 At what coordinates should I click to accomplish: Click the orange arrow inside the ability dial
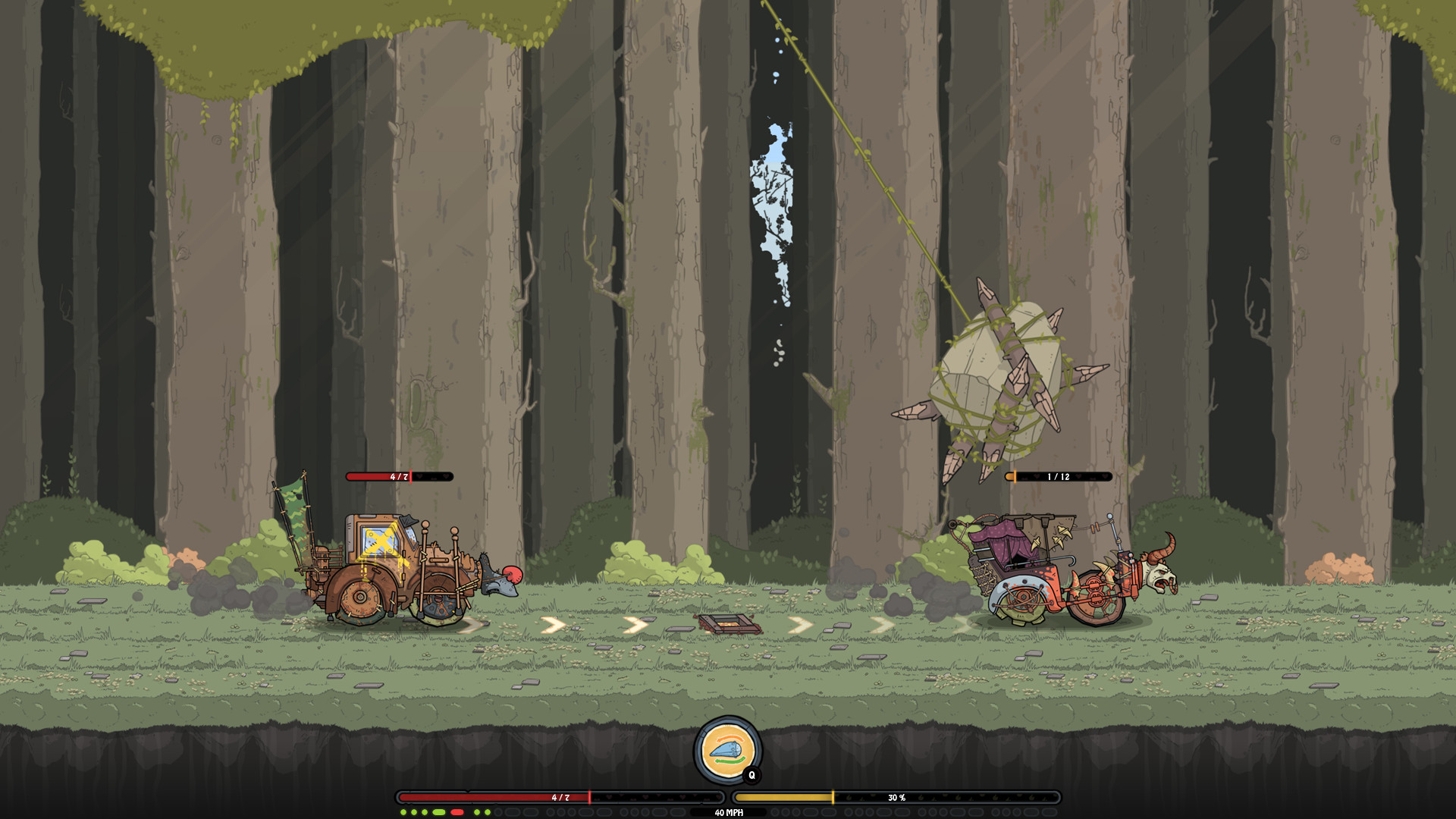click(730, 739)
